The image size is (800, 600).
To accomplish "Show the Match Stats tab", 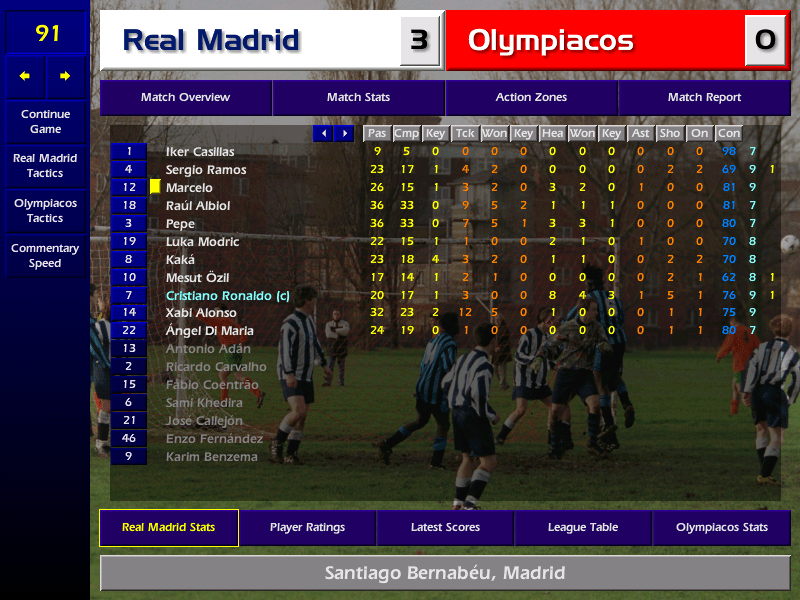I will coord(358,98).
